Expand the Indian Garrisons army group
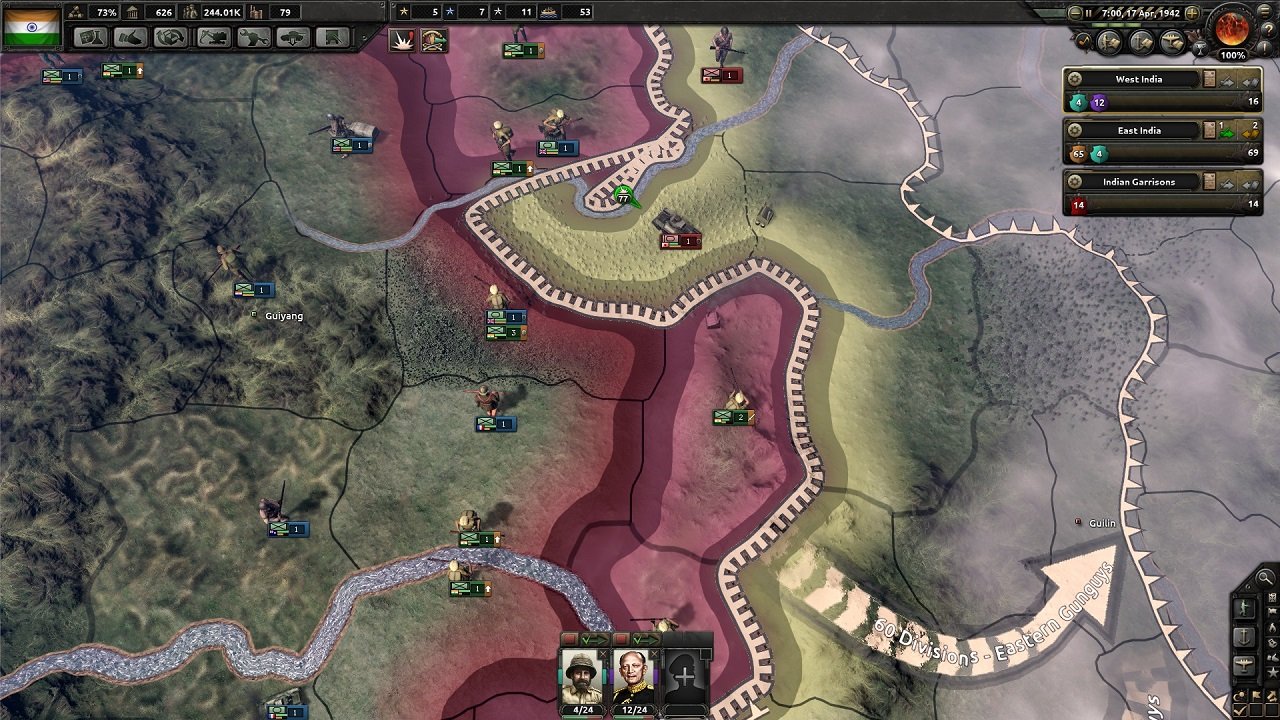The width and height of the screenshot is (1280, 720). click(x=1252, y=183)
